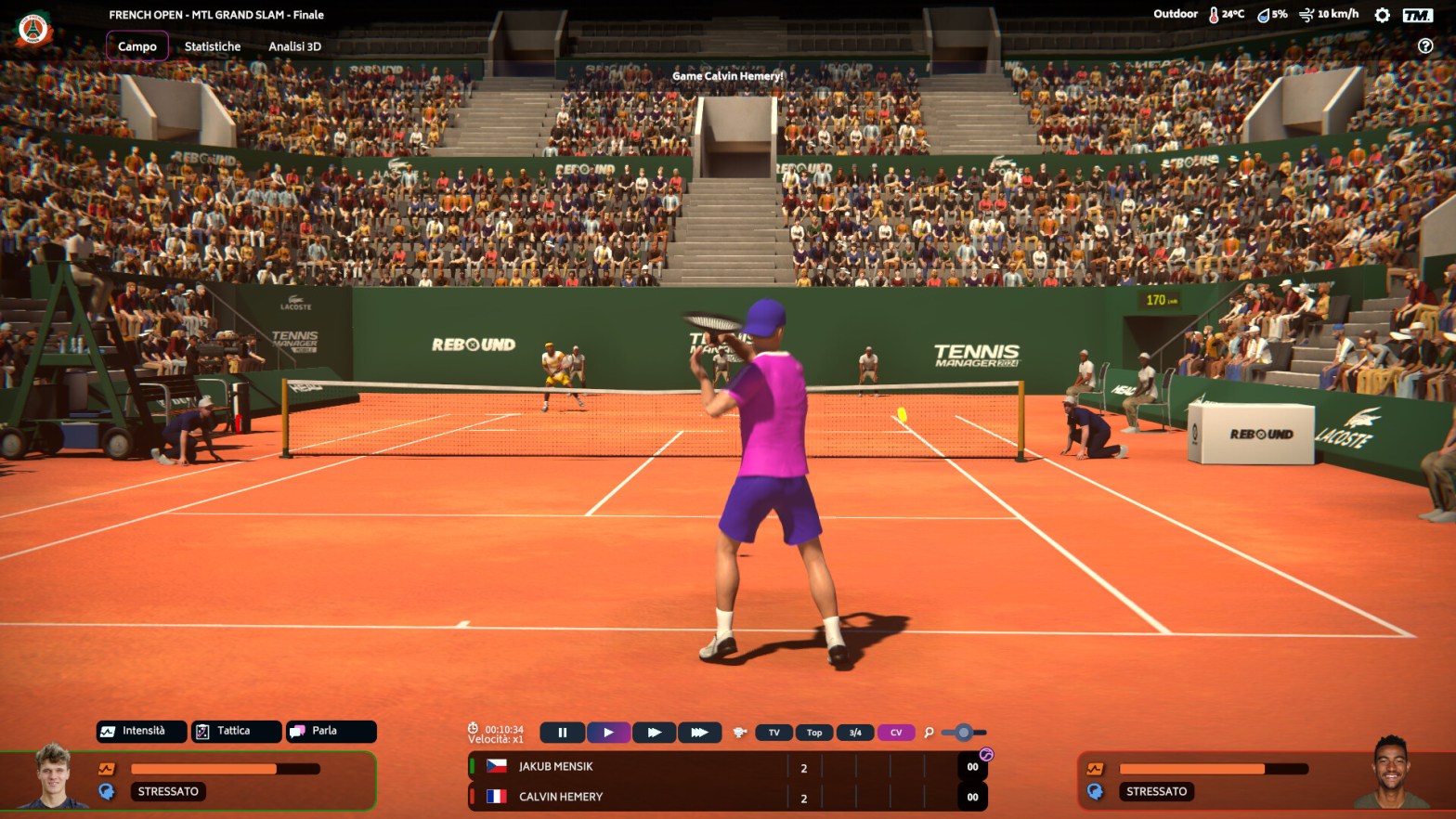
Task: Adjust the camera zoom slider
Action: pyautogui.click(x=964, y=733)
